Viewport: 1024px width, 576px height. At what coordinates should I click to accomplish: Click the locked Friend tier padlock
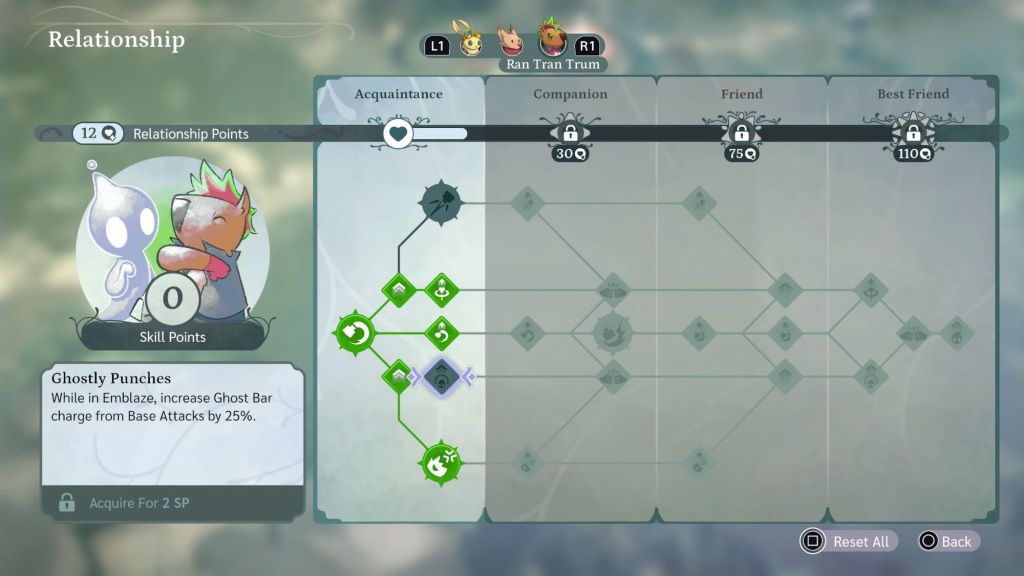(x=741, y=133)
